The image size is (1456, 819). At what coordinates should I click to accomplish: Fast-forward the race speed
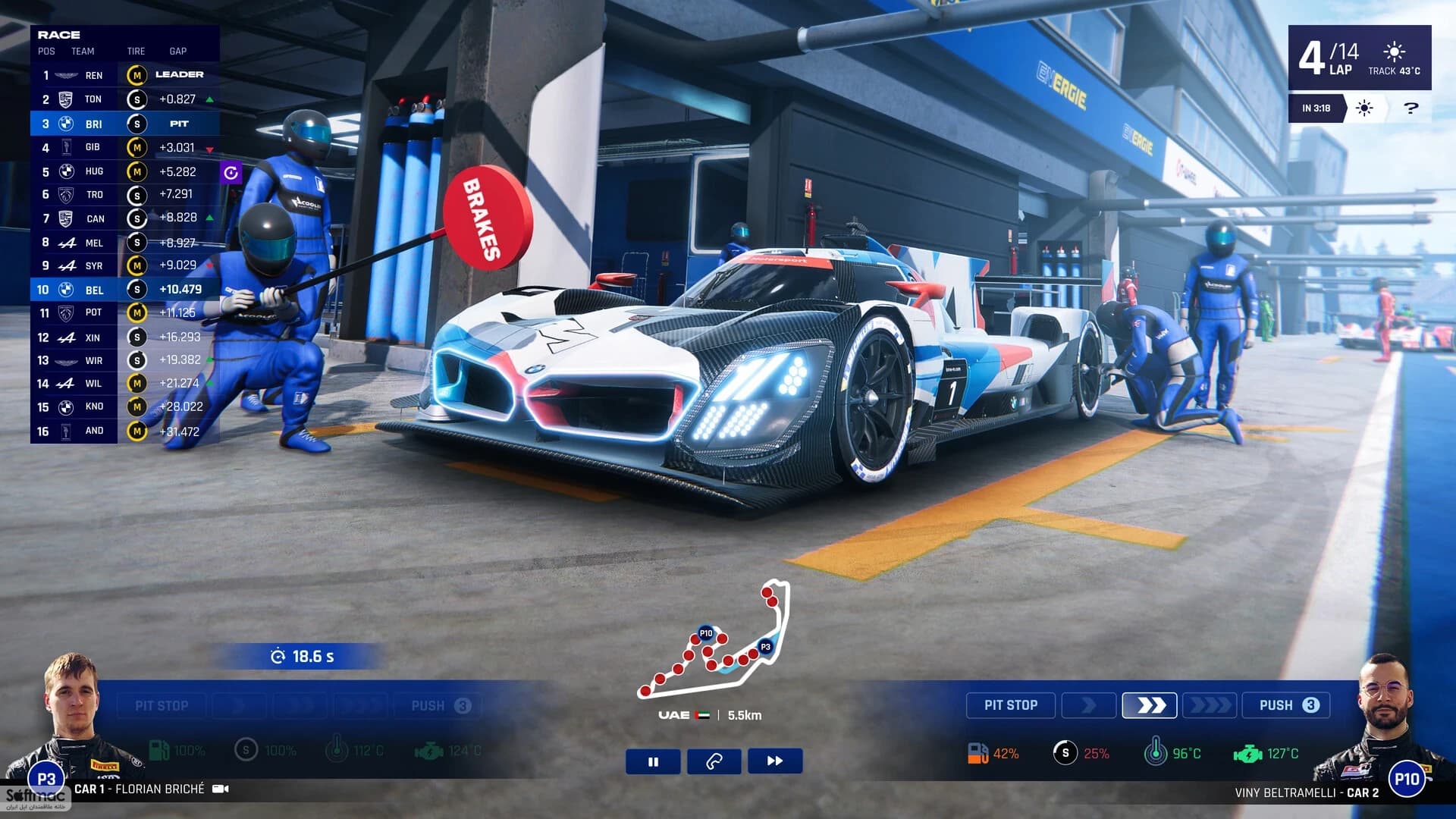tap(774, 761)
